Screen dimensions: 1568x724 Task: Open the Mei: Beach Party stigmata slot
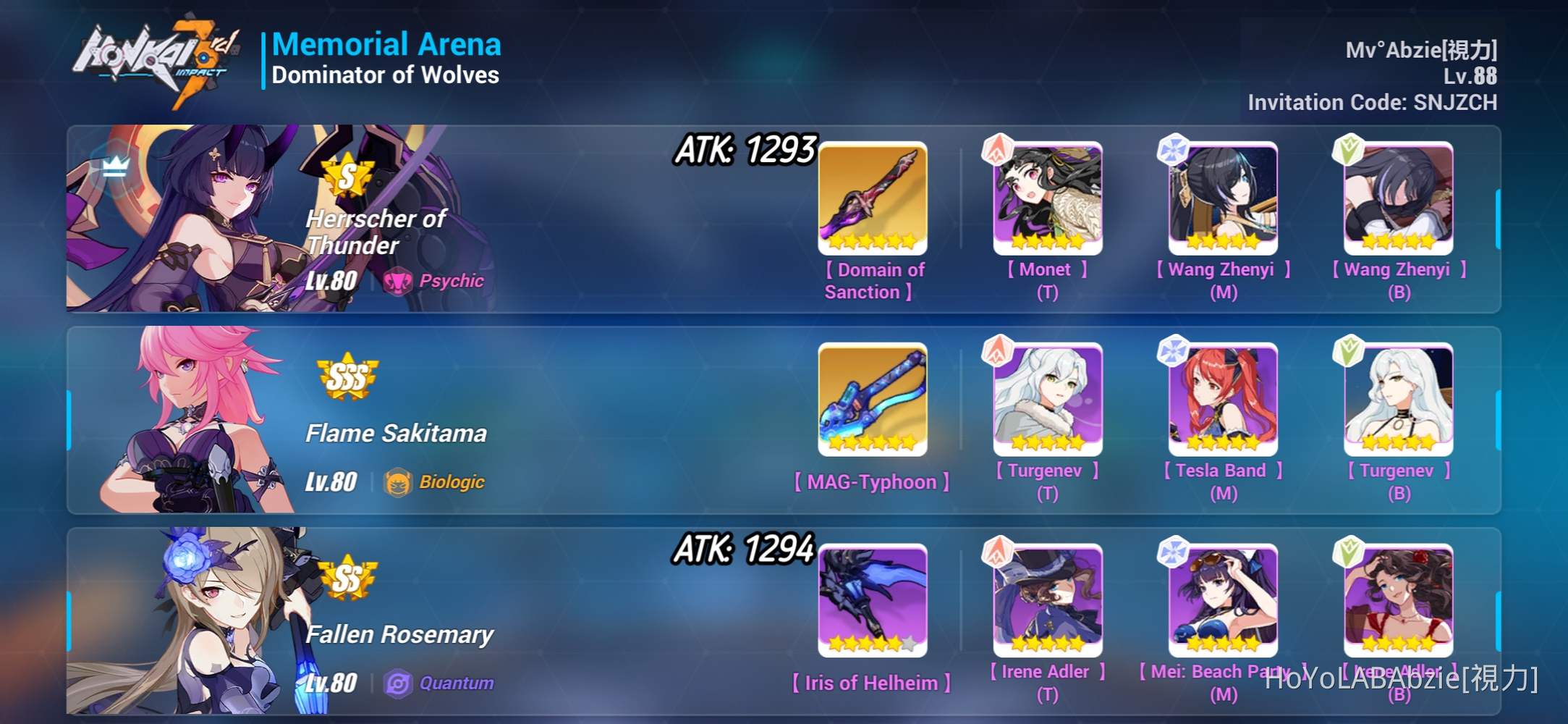(1221, 599)
